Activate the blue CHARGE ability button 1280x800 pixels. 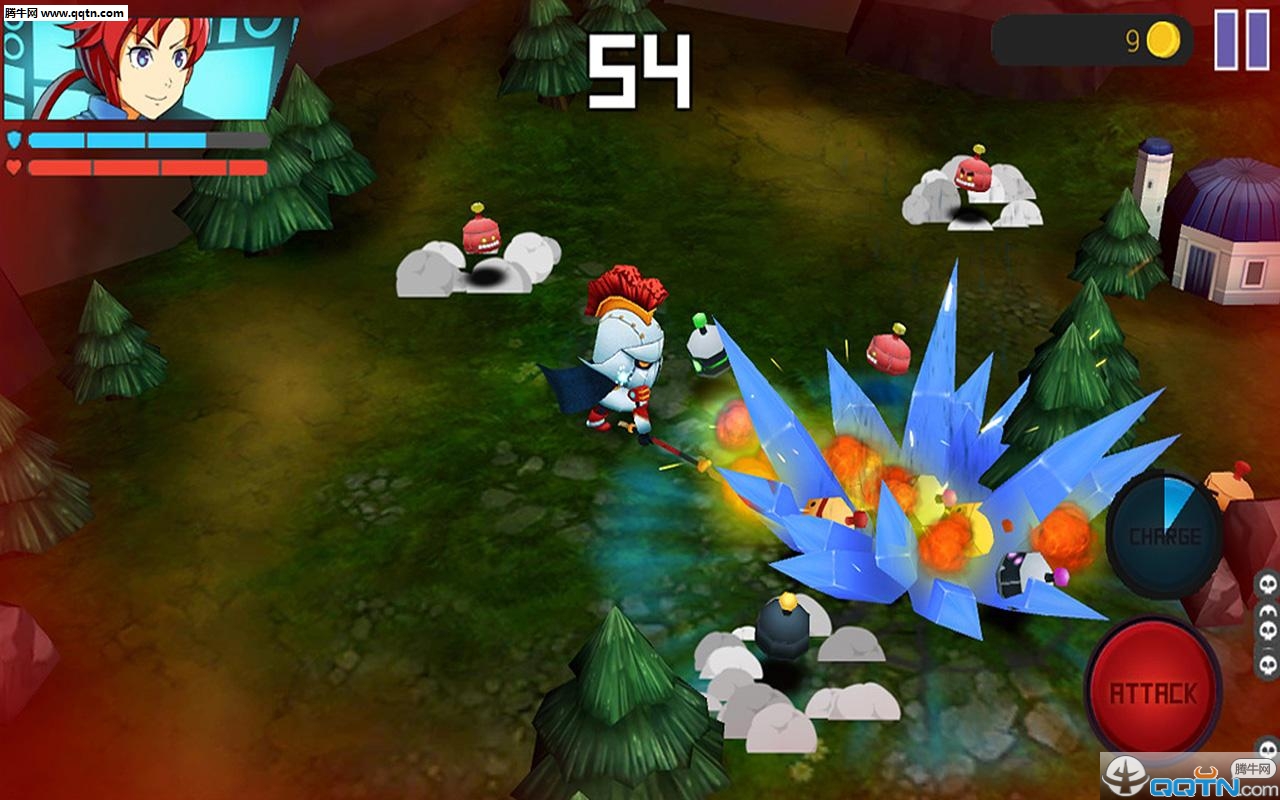click(x=1164, y=535)
